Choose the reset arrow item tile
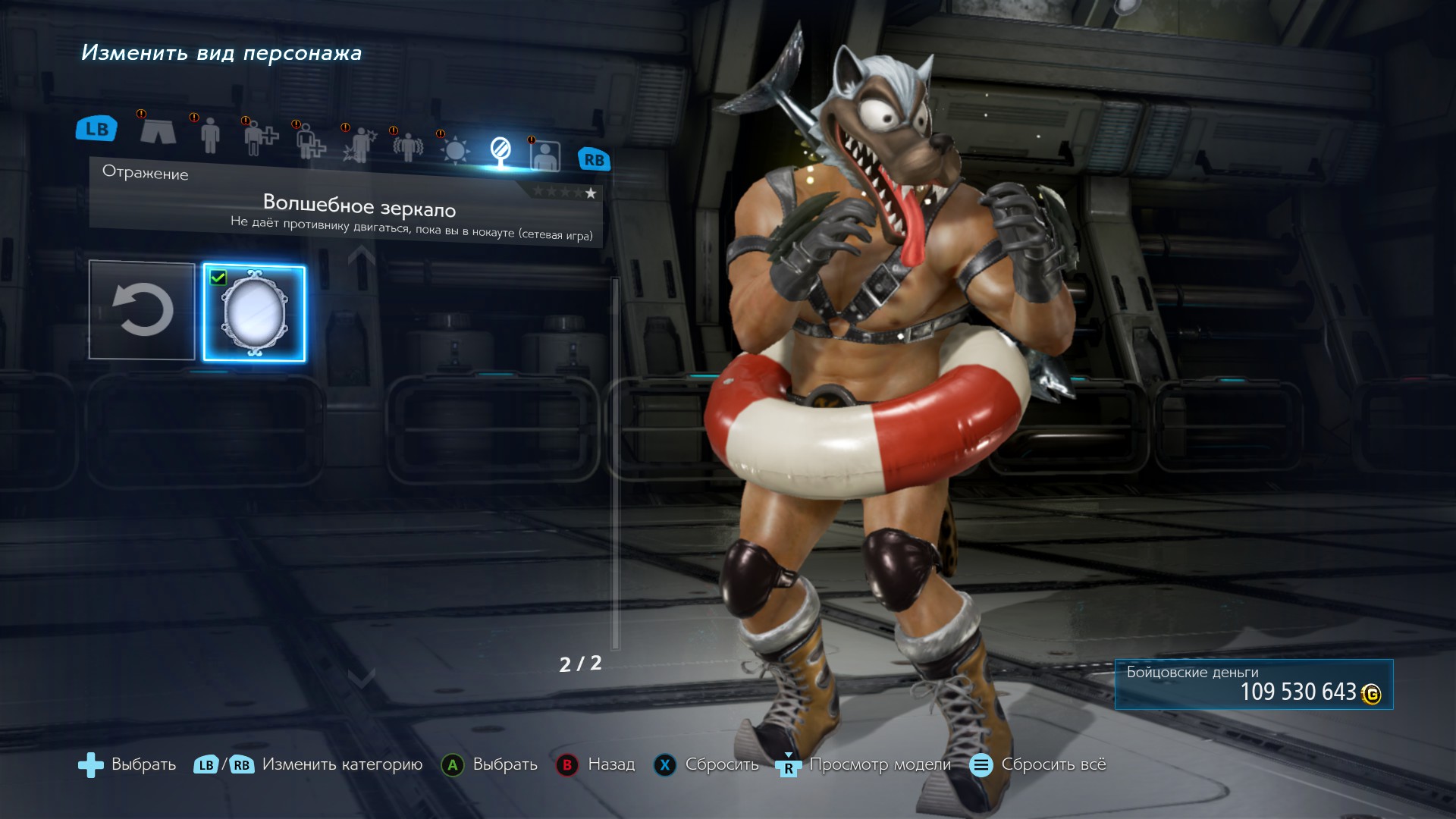 coord(142,310)
